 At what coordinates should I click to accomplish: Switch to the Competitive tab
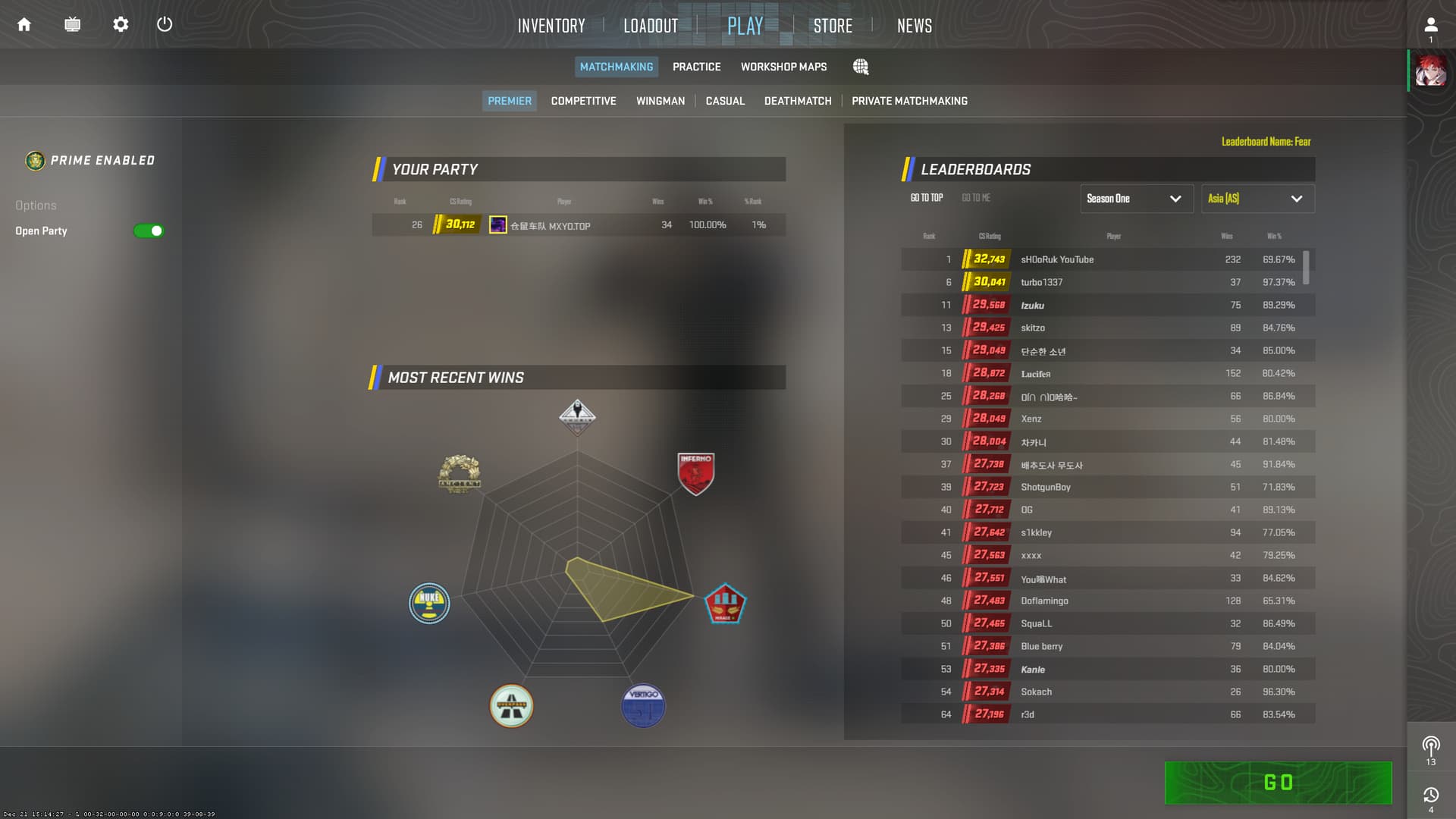click(x=583, y=100)
